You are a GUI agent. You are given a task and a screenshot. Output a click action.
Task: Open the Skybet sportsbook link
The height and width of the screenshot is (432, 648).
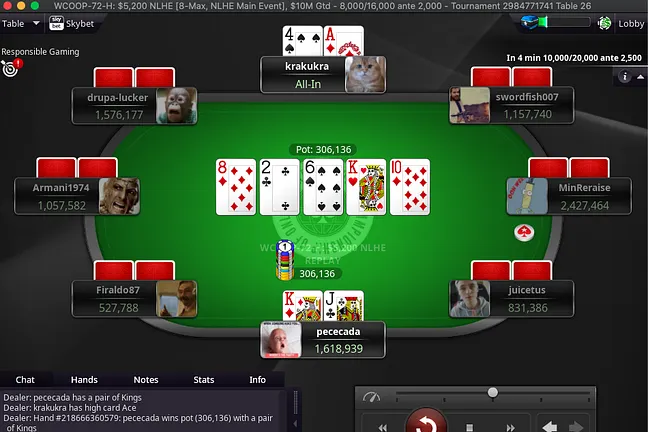click(x=74, y=23)
